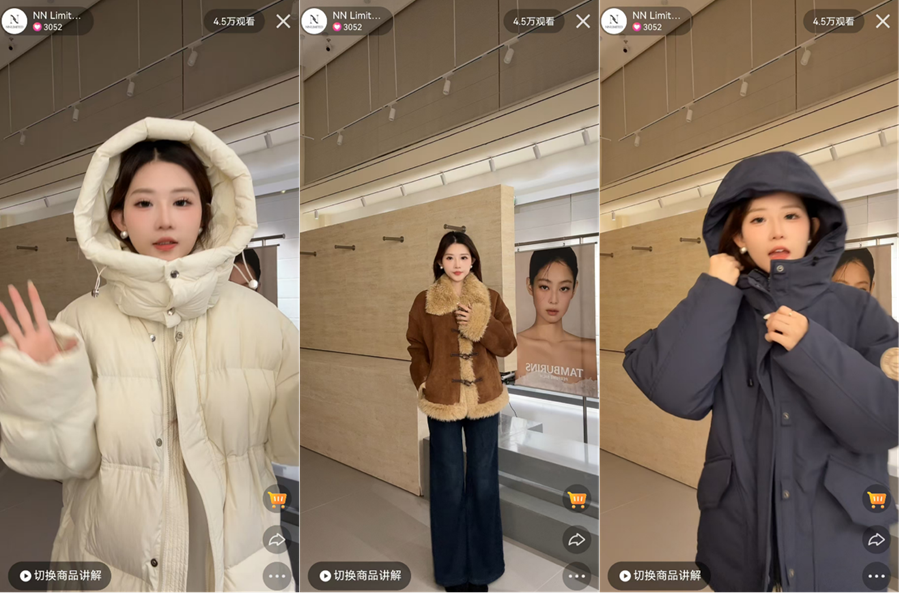Open more options on brown shearling jacket stream
Screen dimensions: 900x593
577,576
